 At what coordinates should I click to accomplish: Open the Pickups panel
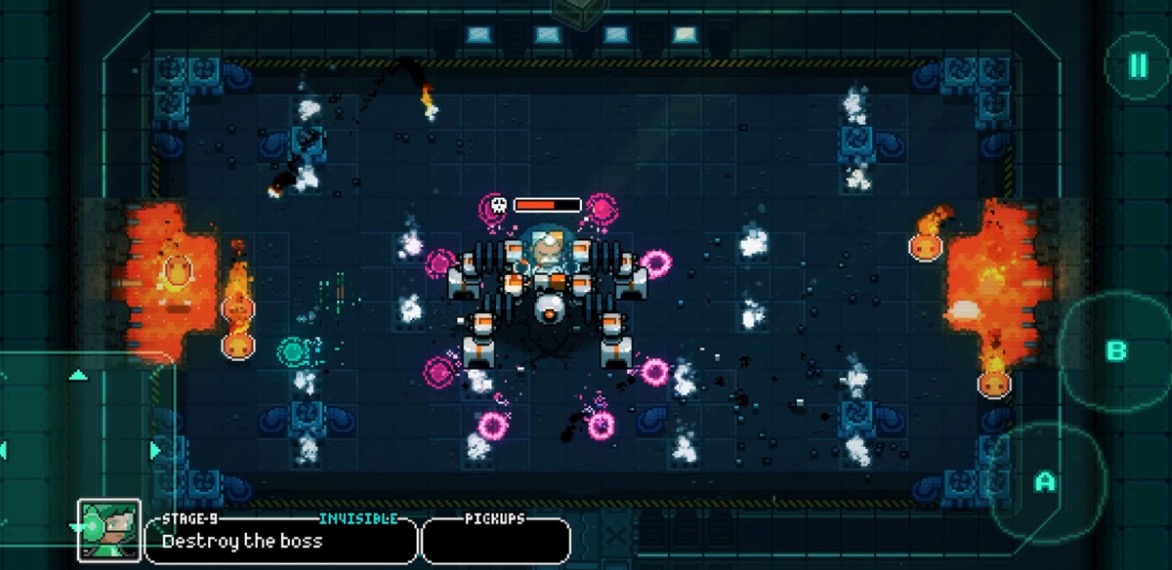(496, 541)
